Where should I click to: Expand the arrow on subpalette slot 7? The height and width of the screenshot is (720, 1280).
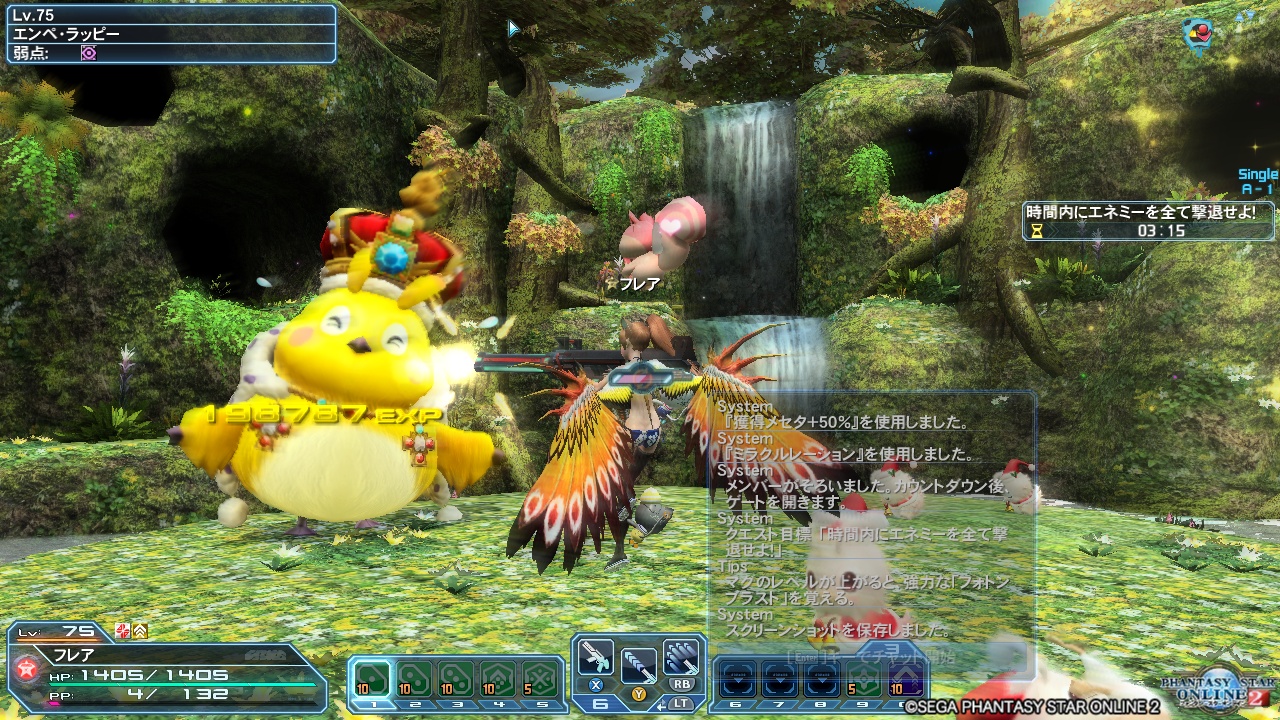pyautogui.click(x=780, y=680)
